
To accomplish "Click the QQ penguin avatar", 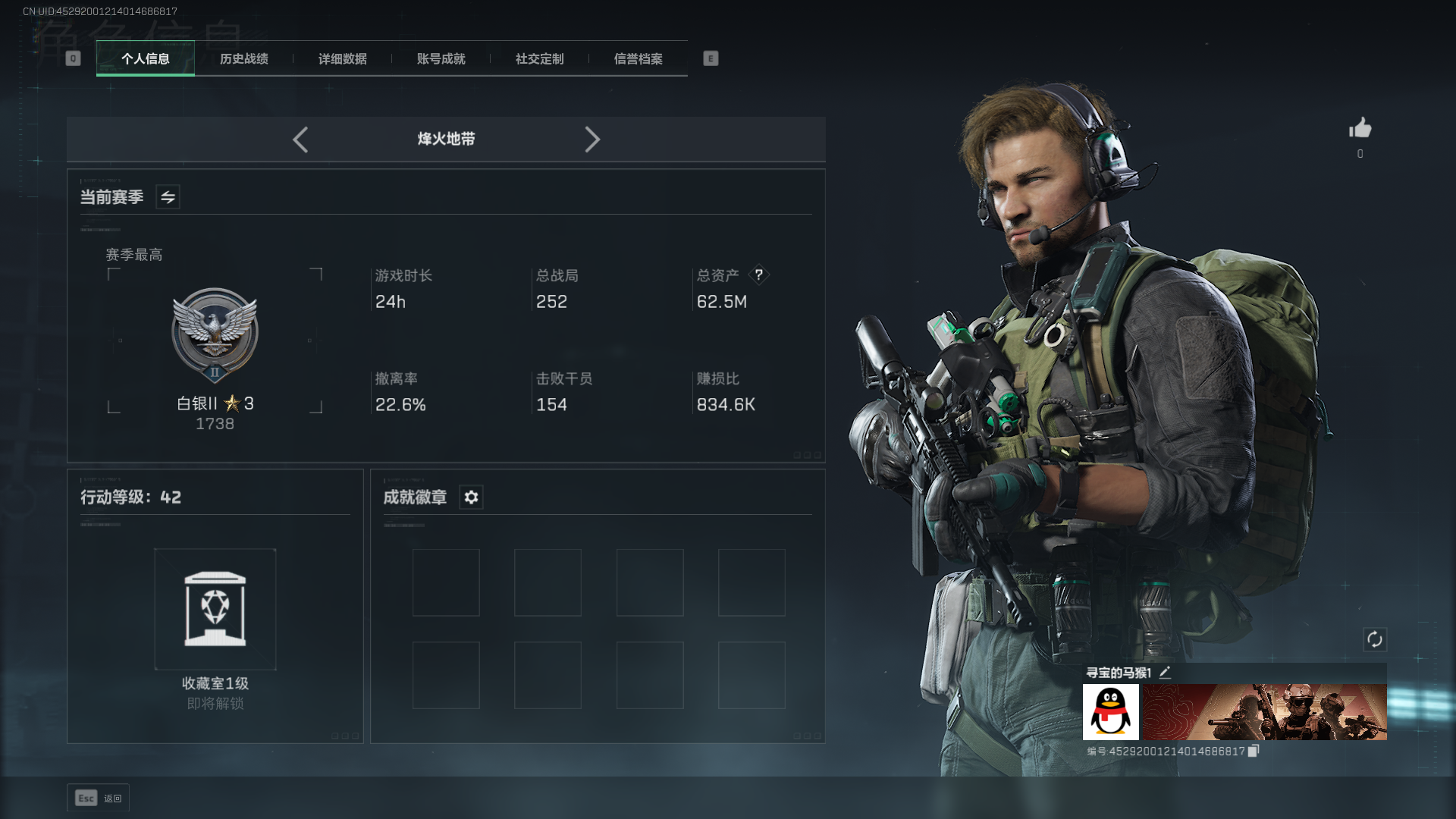I will (x=1111, y=712).
